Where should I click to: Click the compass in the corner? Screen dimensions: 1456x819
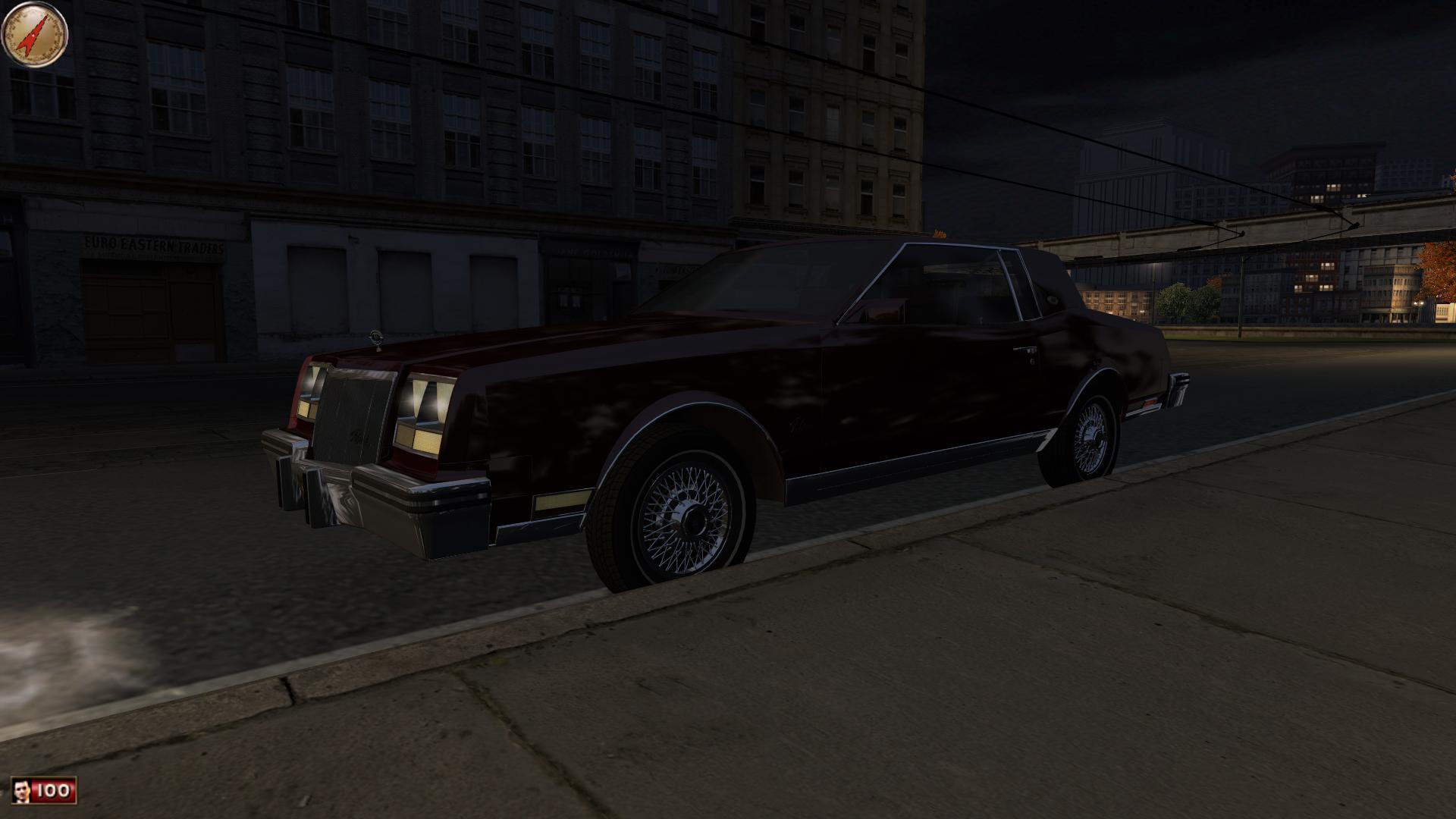35,34
